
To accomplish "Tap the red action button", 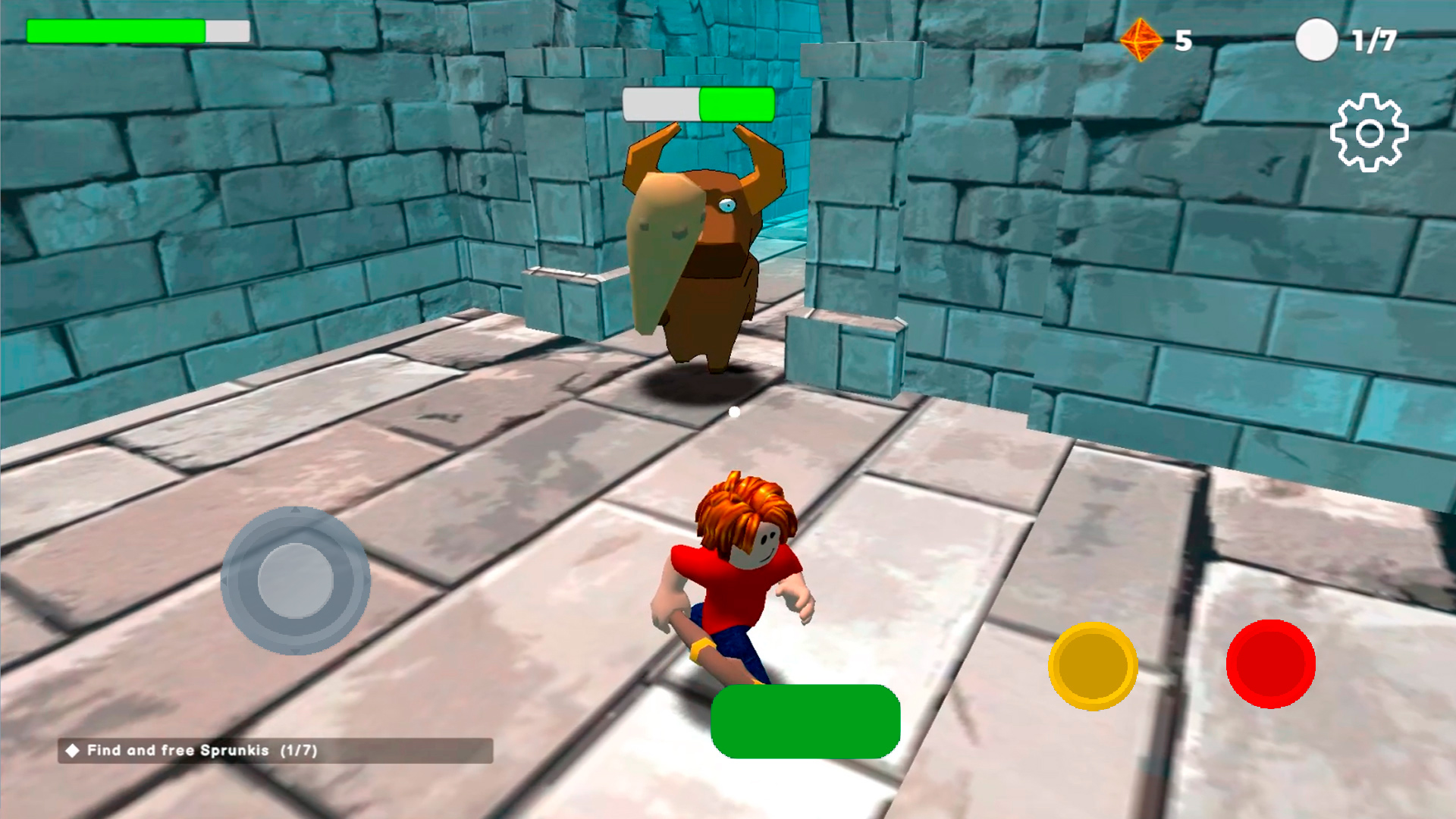I will (x=1272, y=662).
